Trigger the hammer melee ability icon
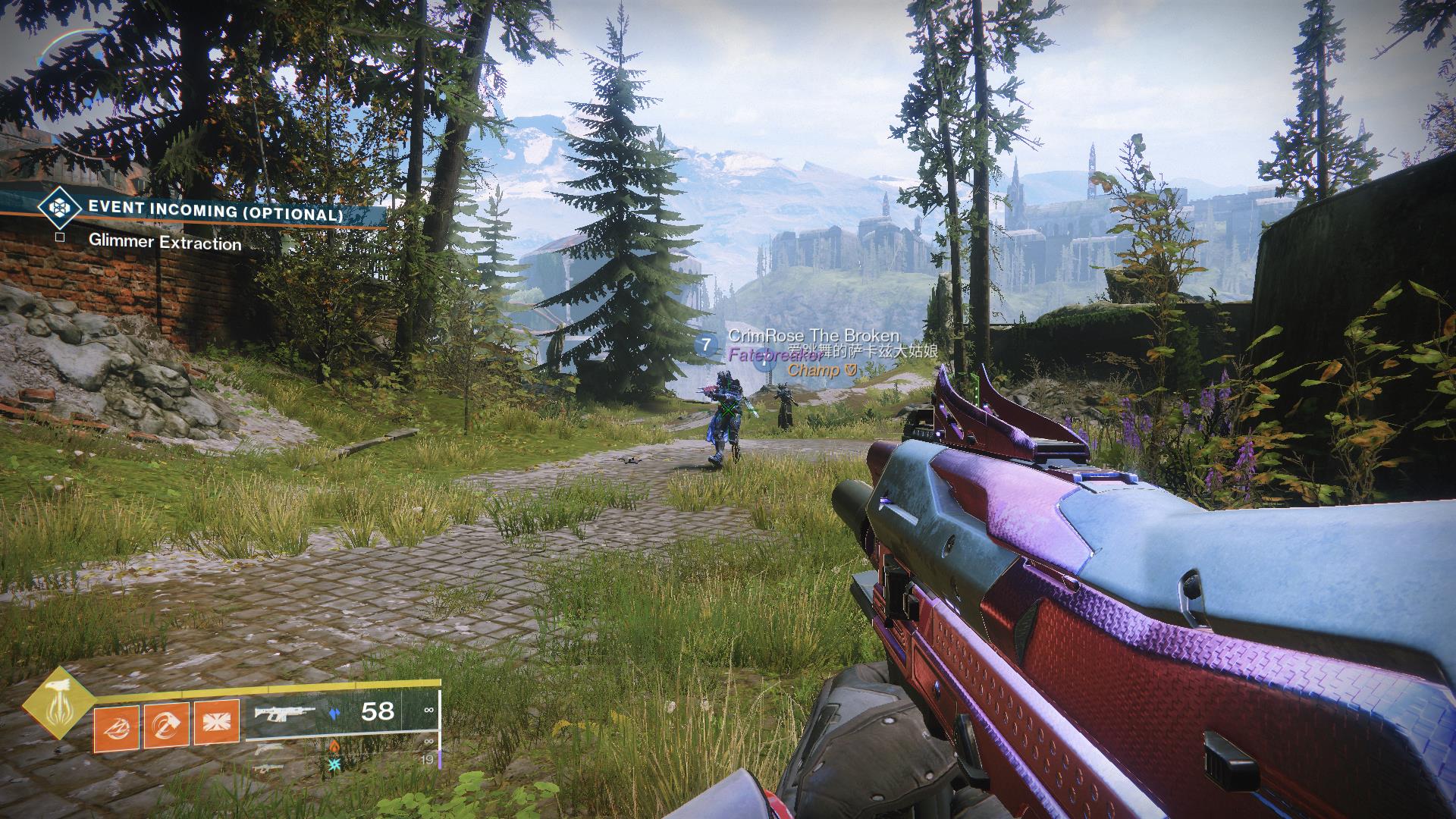This screenshot has width=1456, height=819. [x=167, y=726]
